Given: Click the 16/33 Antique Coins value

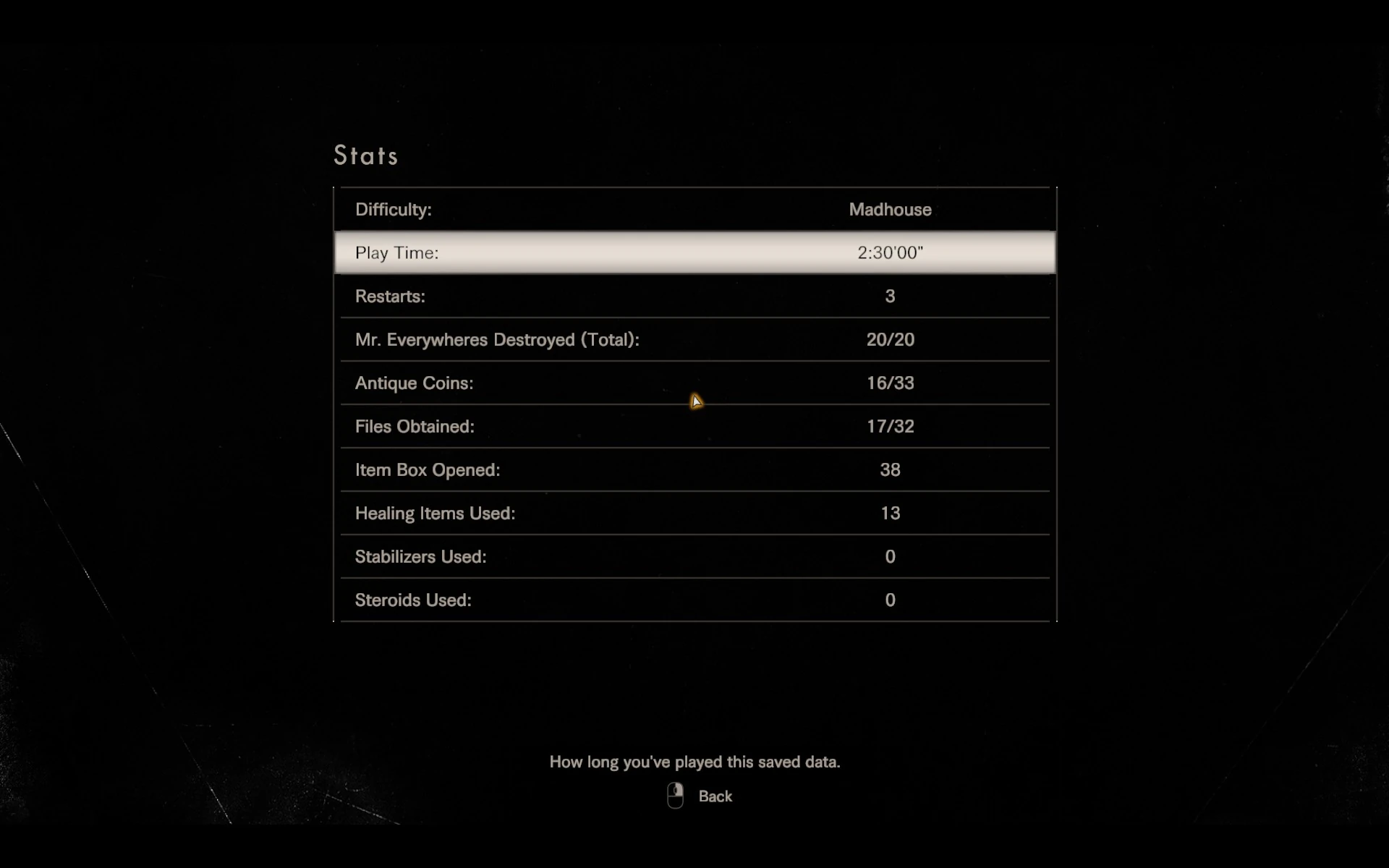Looking at the screenshot, I should pos(890,383).
